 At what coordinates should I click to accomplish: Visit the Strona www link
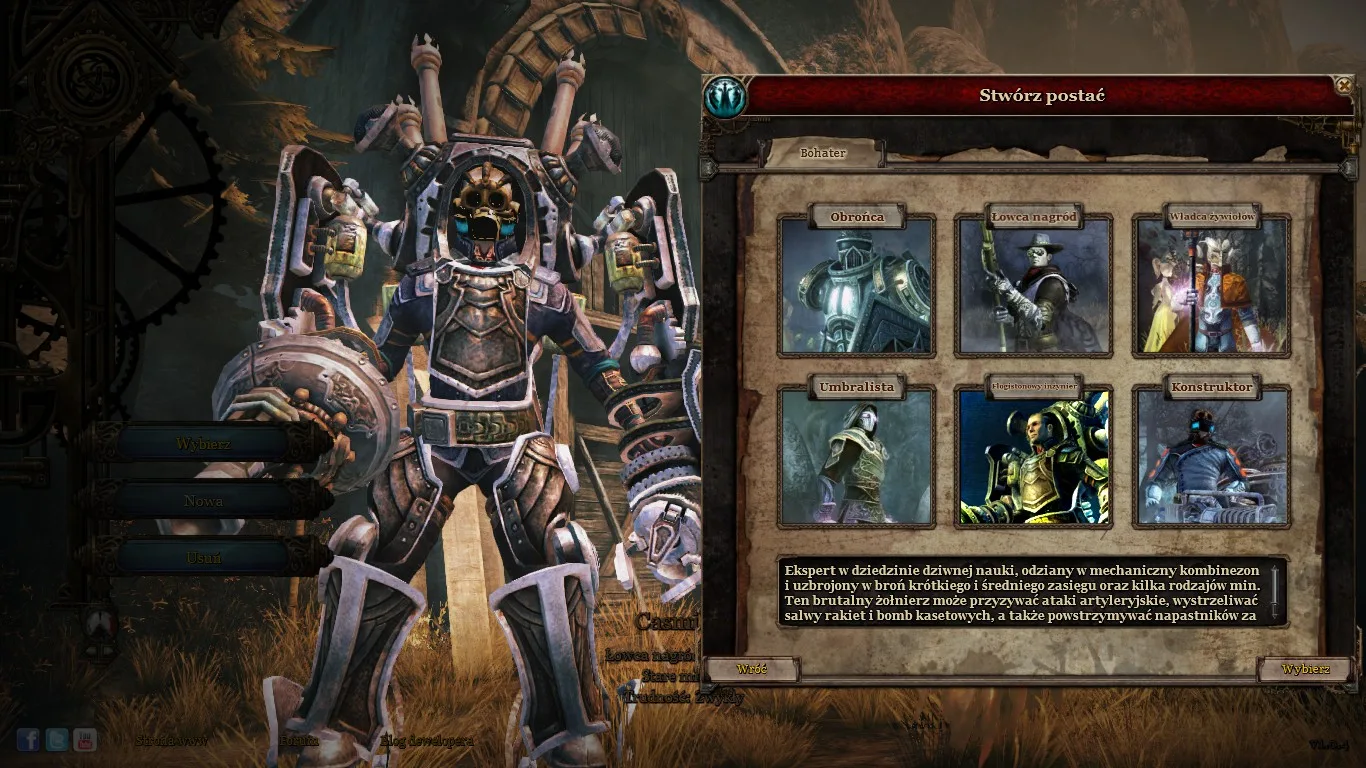172,741
